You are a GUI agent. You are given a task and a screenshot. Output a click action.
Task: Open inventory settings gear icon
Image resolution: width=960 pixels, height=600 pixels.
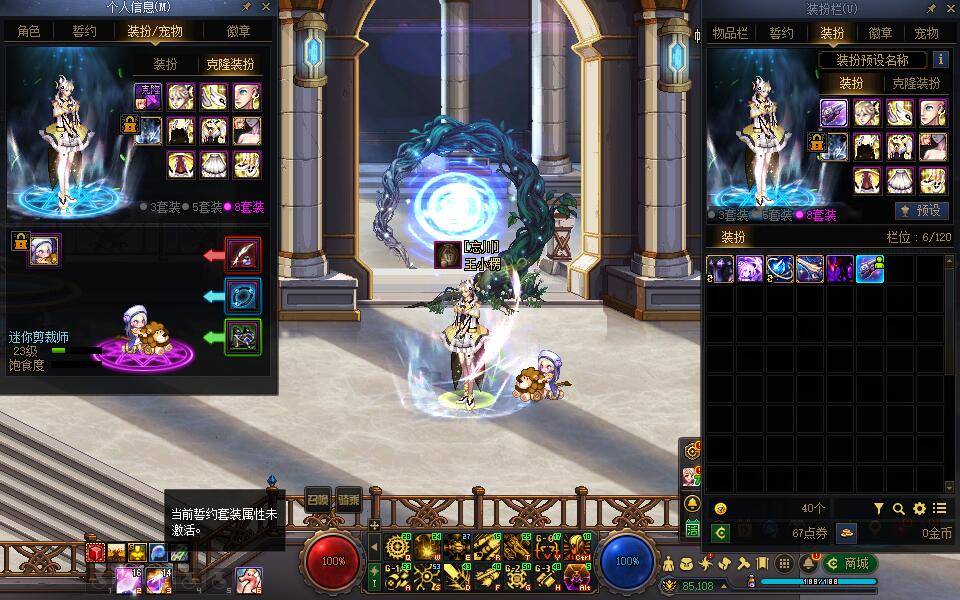[x=919, y=509]
